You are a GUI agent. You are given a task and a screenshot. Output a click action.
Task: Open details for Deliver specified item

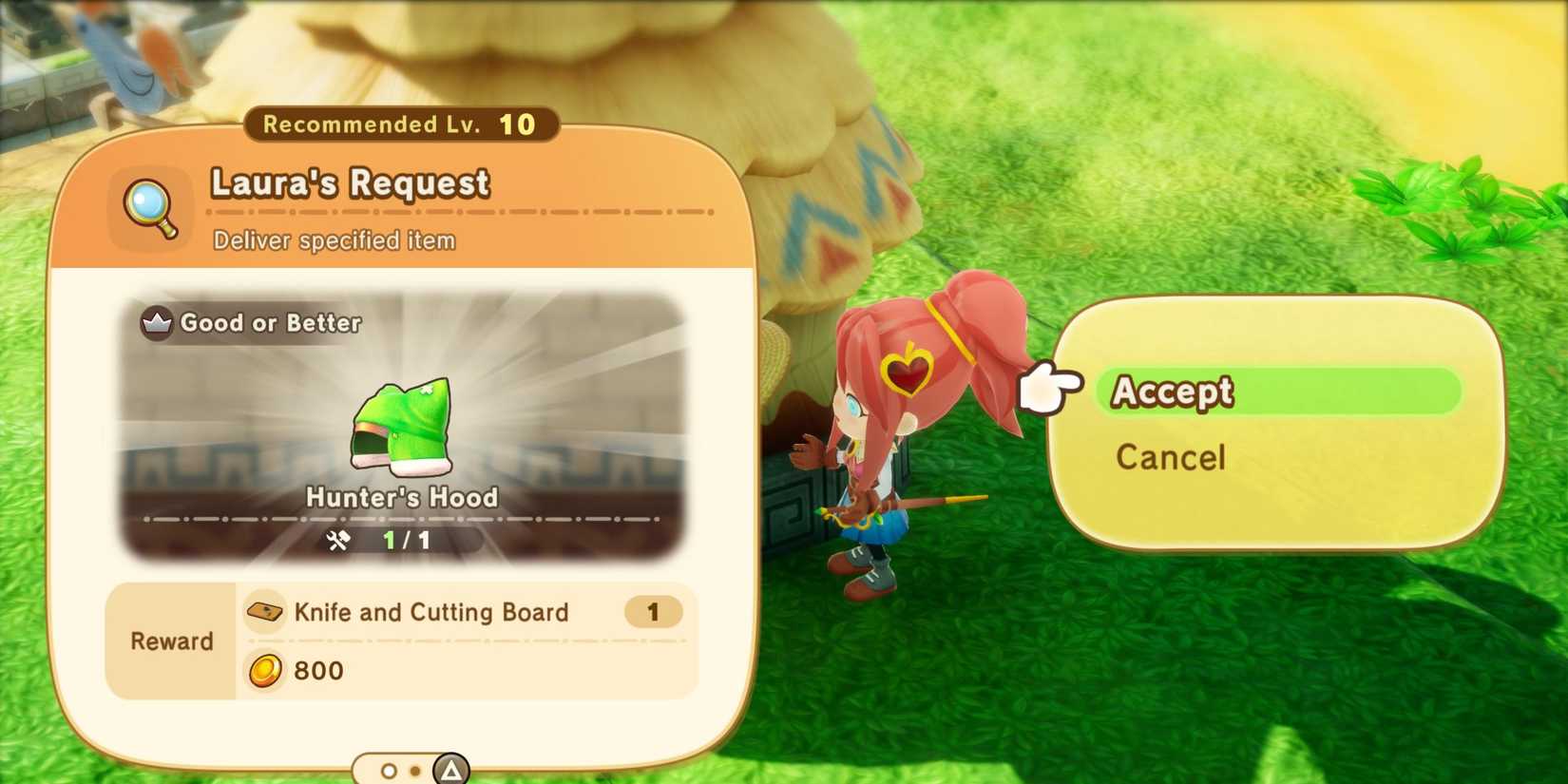pos(335,240)
